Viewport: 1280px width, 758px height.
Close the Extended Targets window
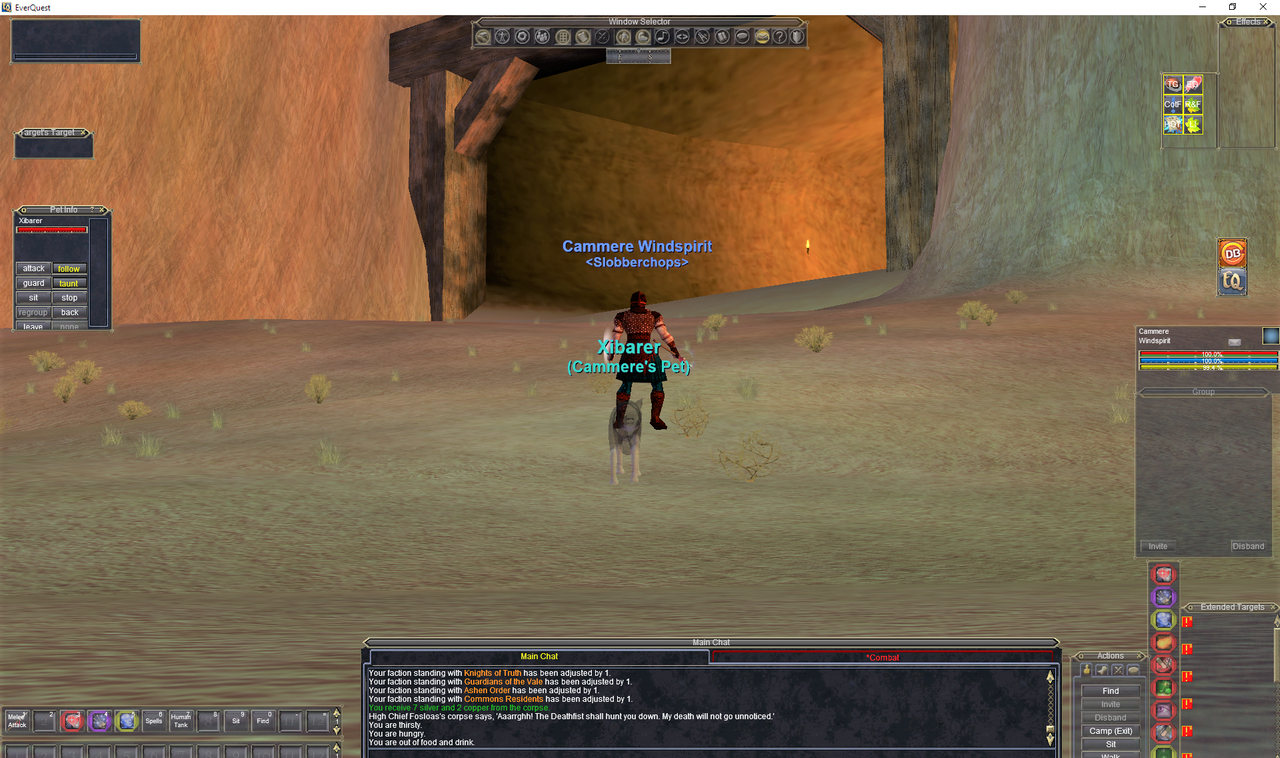[1273, 607]
